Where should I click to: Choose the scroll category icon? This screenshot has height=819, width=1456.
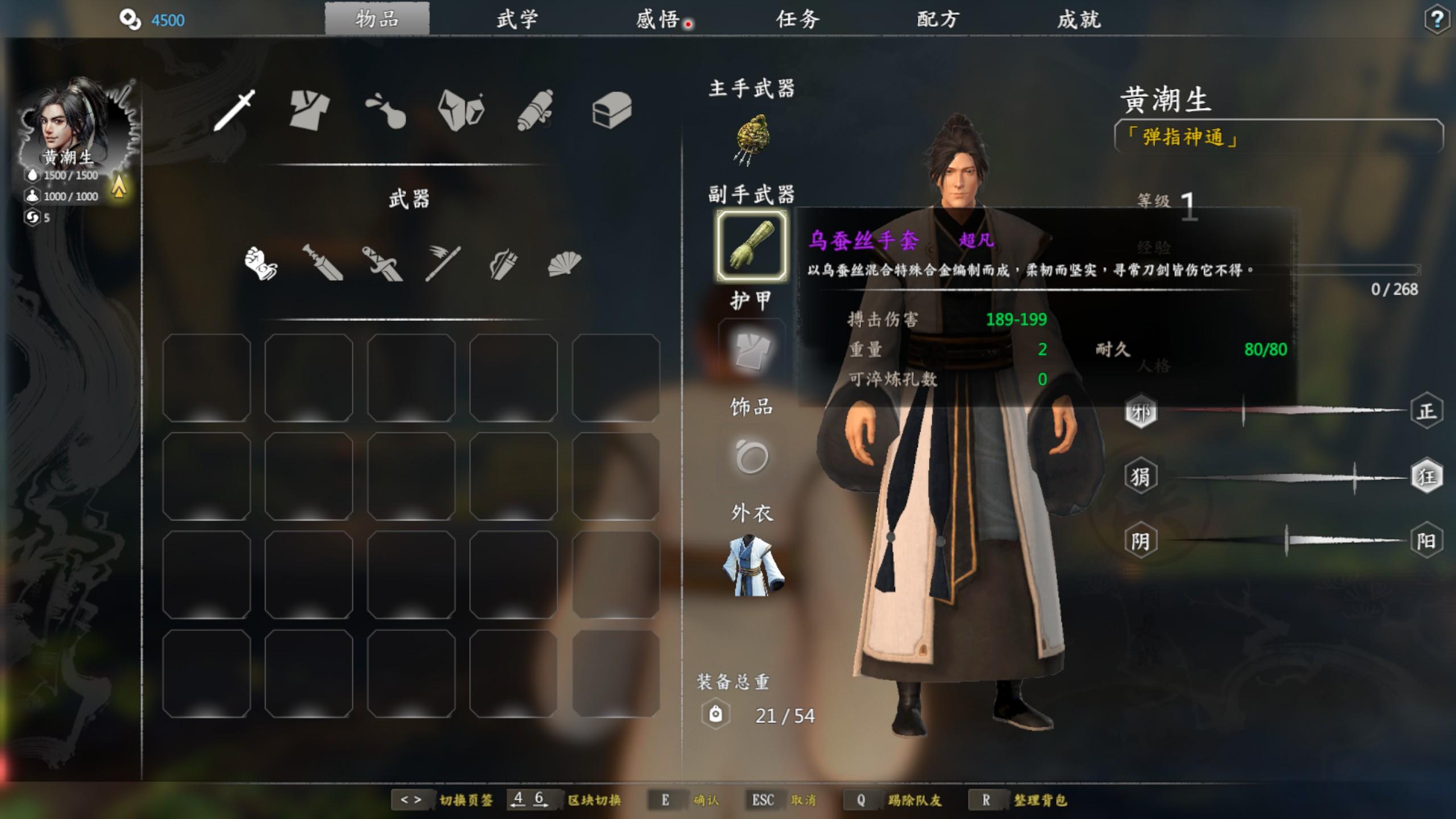535,110
